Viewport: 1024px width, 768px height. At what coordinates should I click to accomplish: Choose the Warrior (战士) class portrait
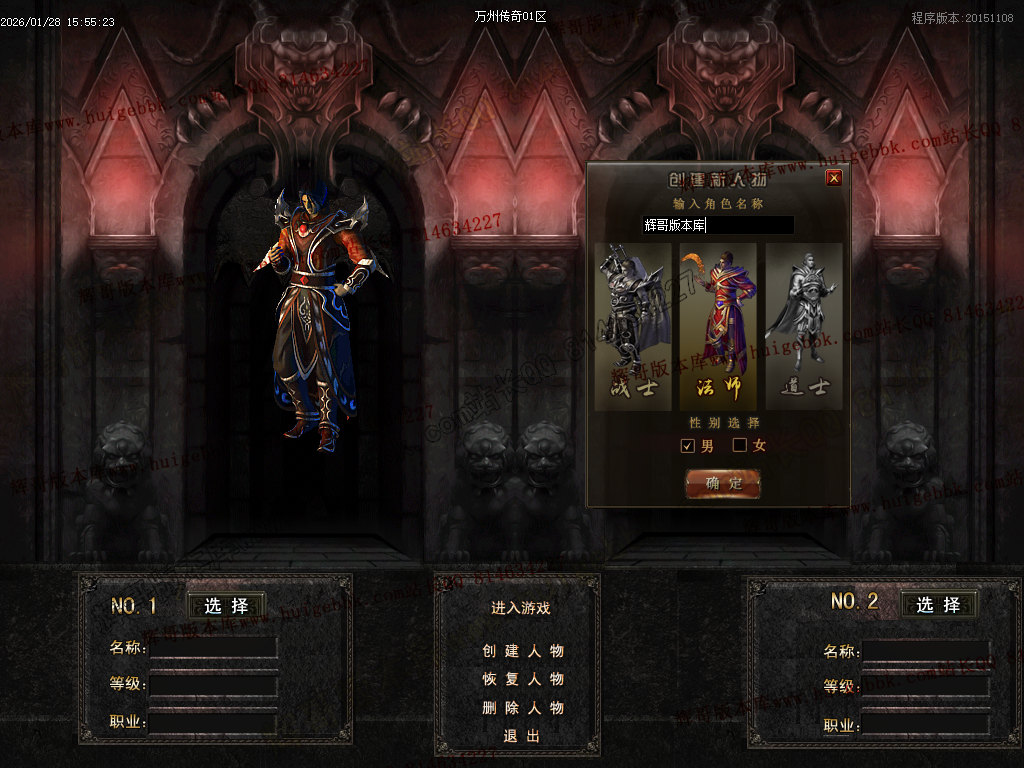(x=632, y=325)
